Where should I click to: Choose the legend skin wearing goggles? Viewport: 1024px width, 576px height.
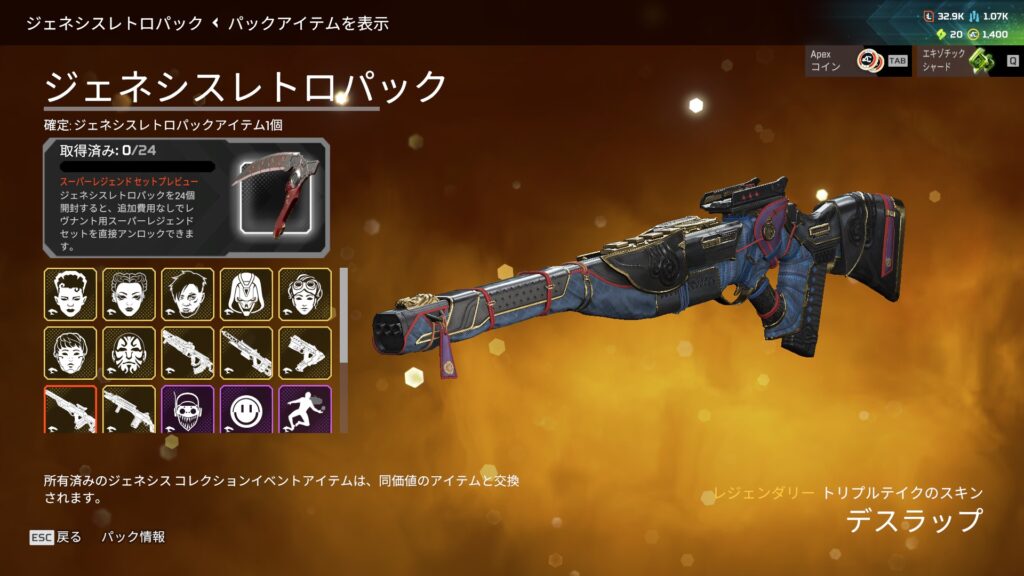point(305,294)
